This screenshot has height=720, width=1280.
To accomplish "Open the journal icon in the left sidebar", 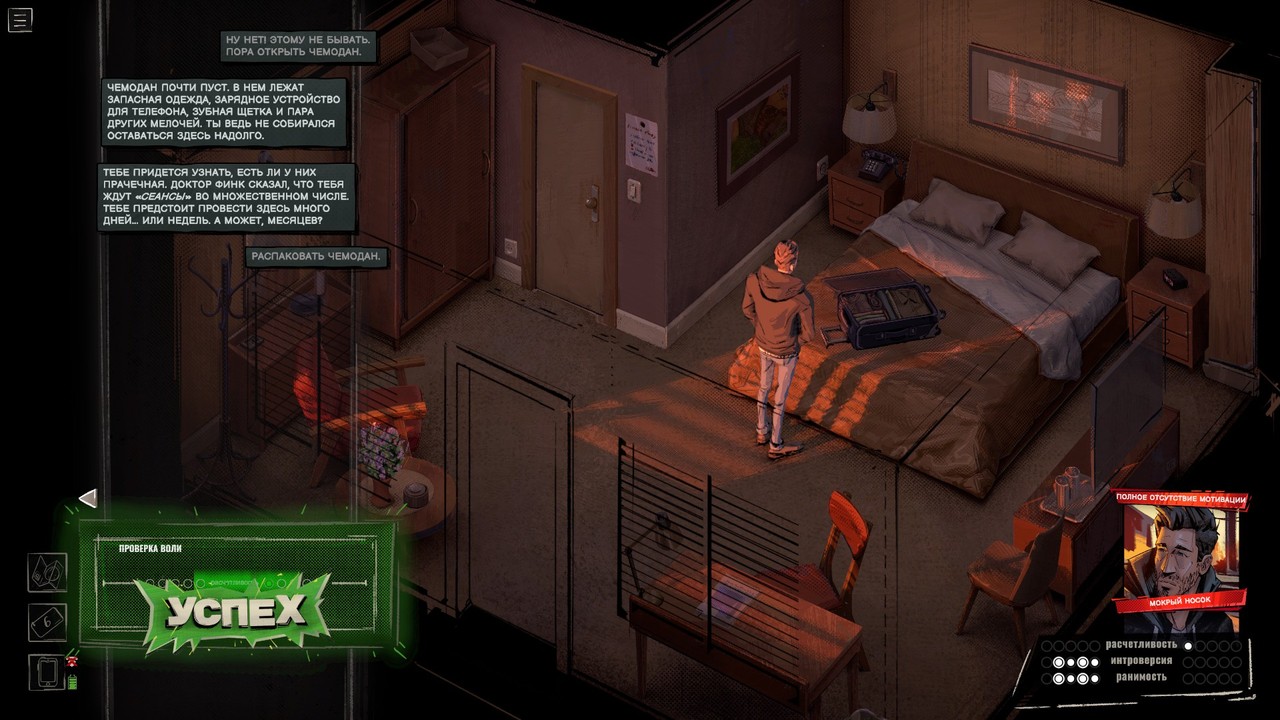I will coord(46,572).
